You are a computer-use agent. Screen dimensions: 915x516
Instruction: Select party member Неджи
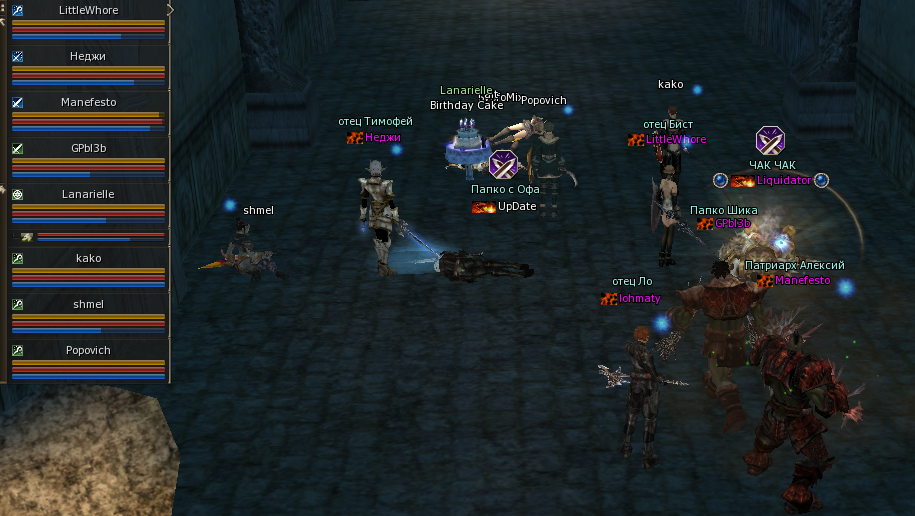pos(88,57)
